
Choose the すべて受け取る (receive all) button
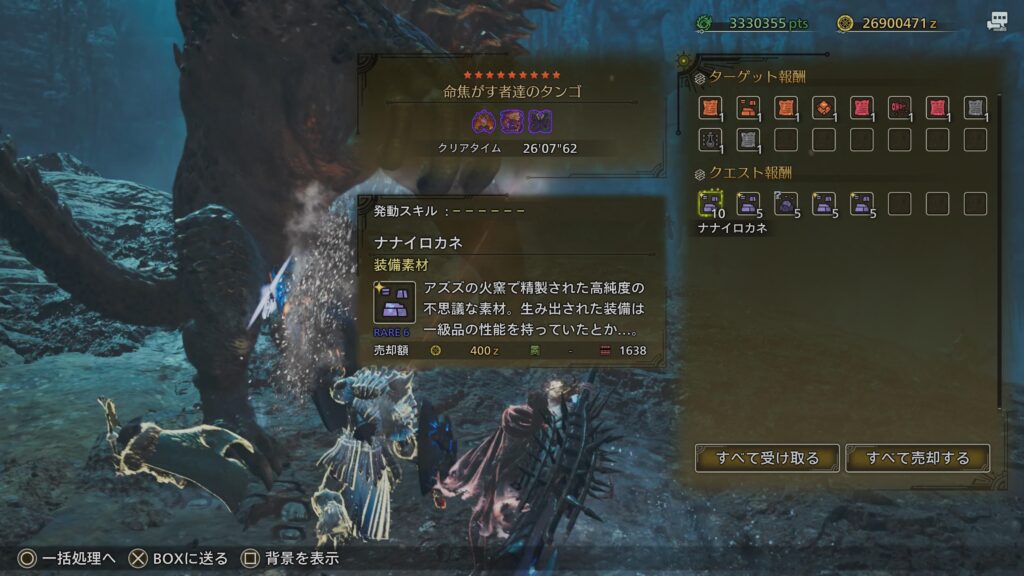coord(768,458)
